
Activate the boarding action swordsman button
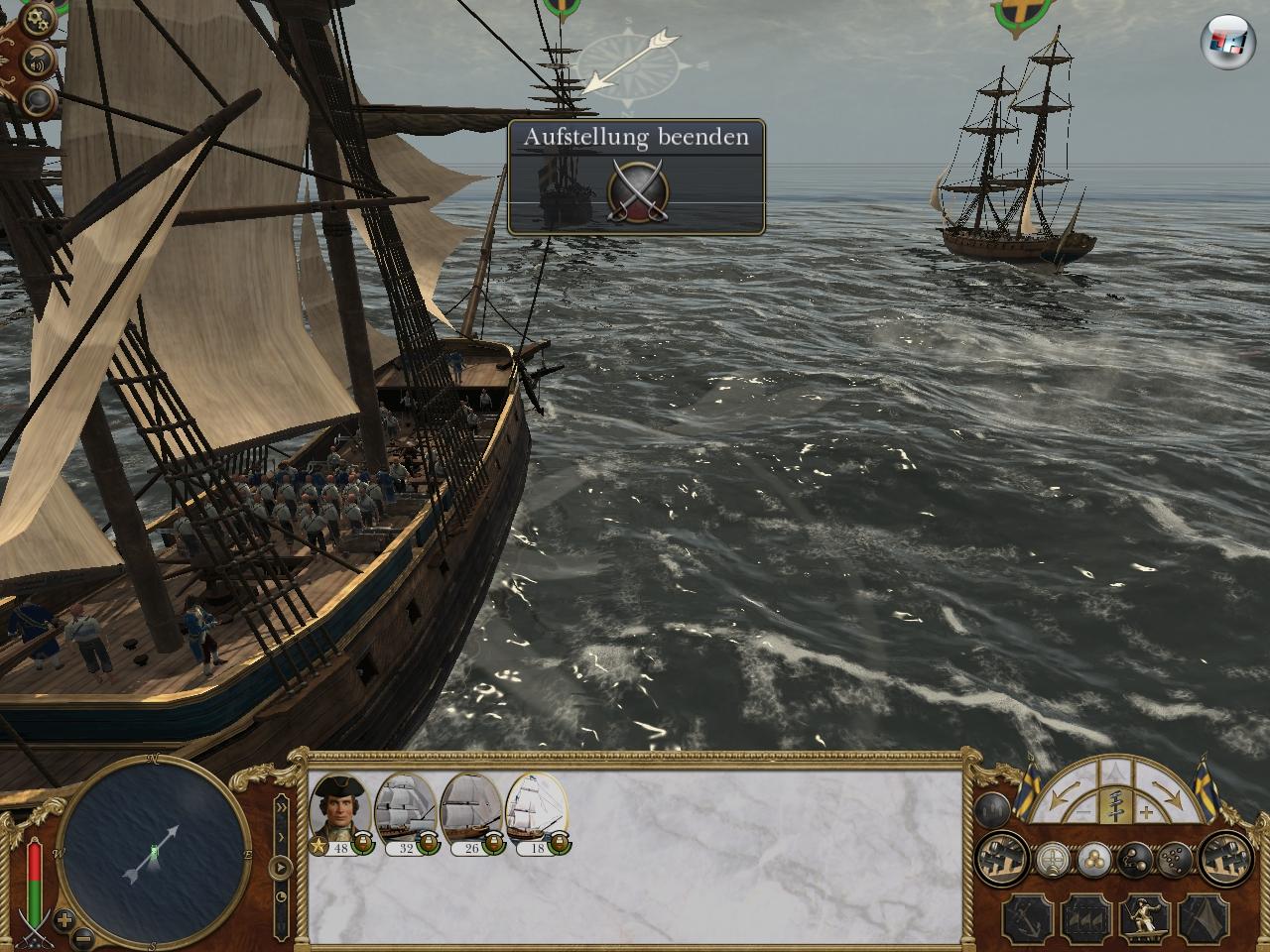coord(1144,918)
